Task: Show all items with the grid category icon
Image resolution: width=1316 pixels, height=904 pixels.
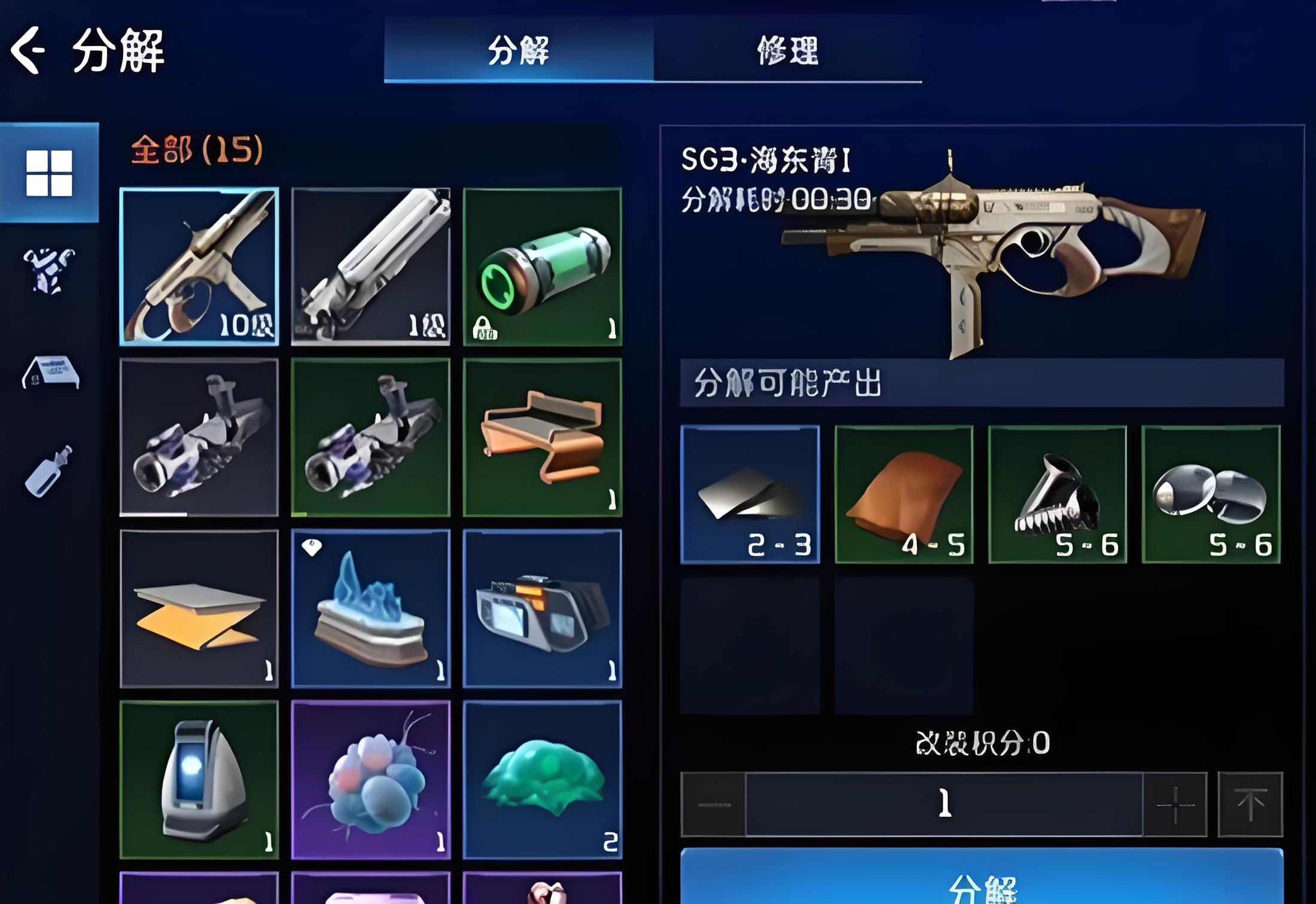Action: pyautogui.click(x=49, y=173)
